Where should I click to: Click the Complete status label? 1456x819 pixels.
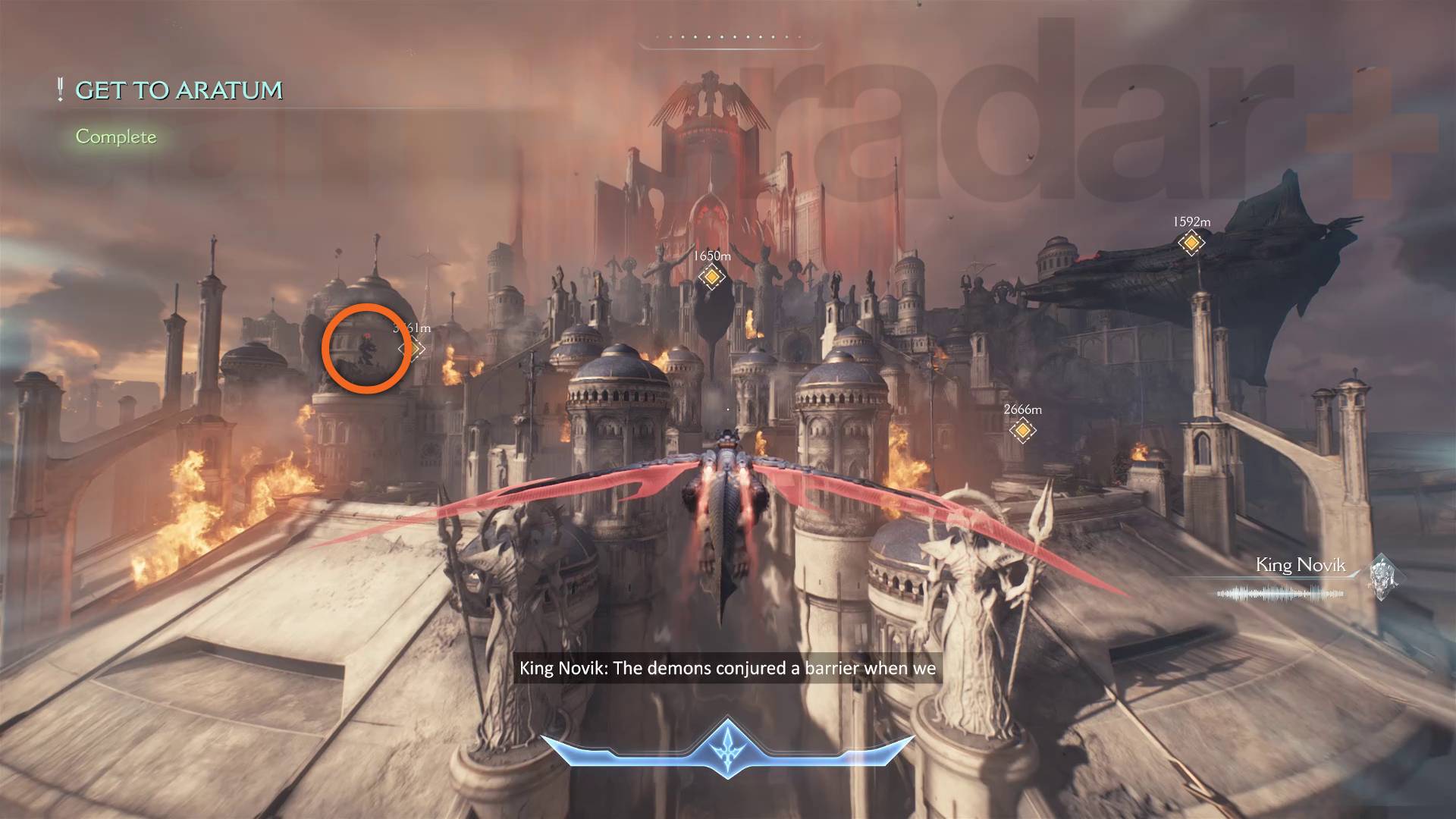pos(115,137)
